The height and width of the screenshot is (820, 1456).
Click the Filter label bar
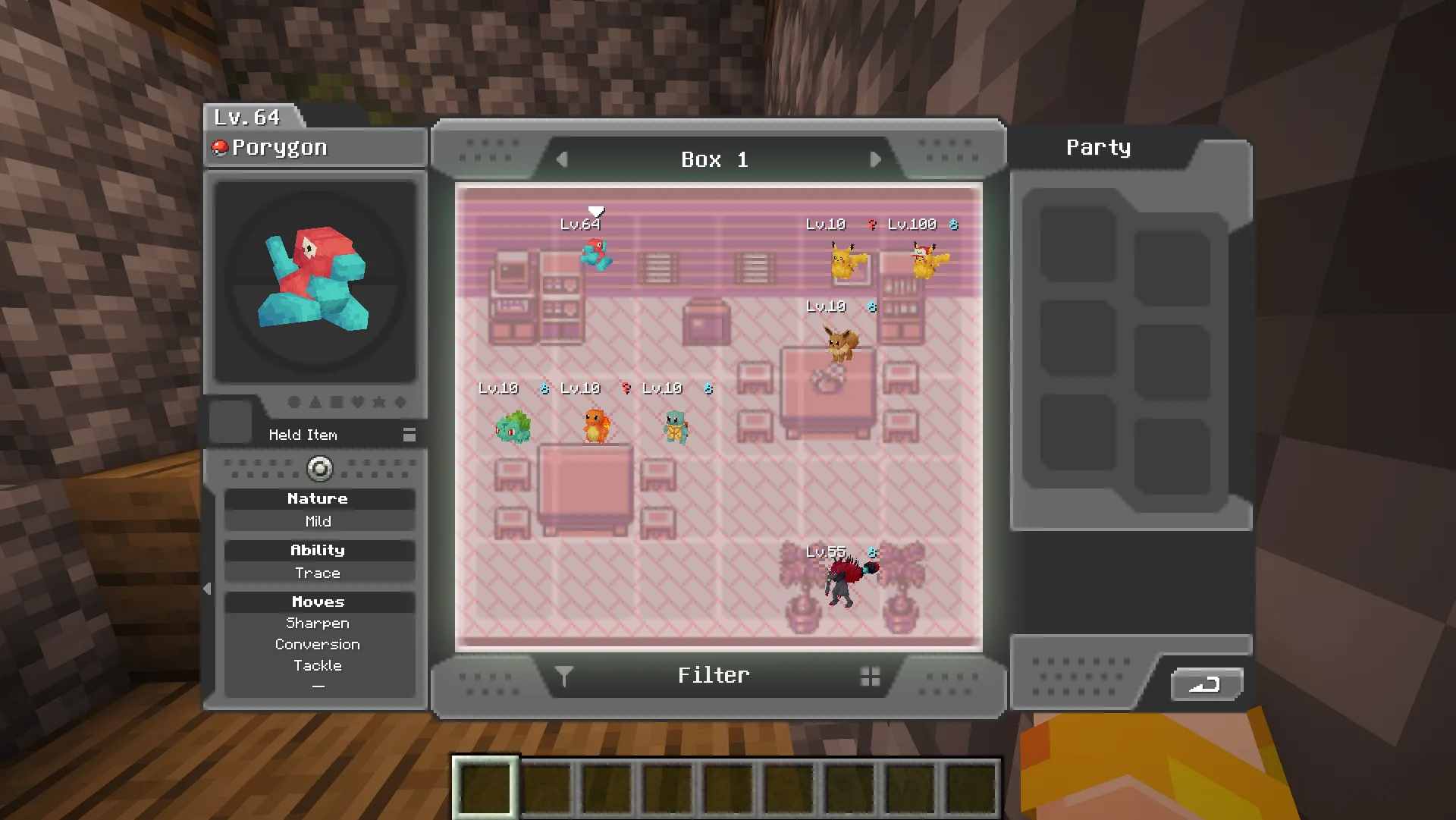pos(714,676)
